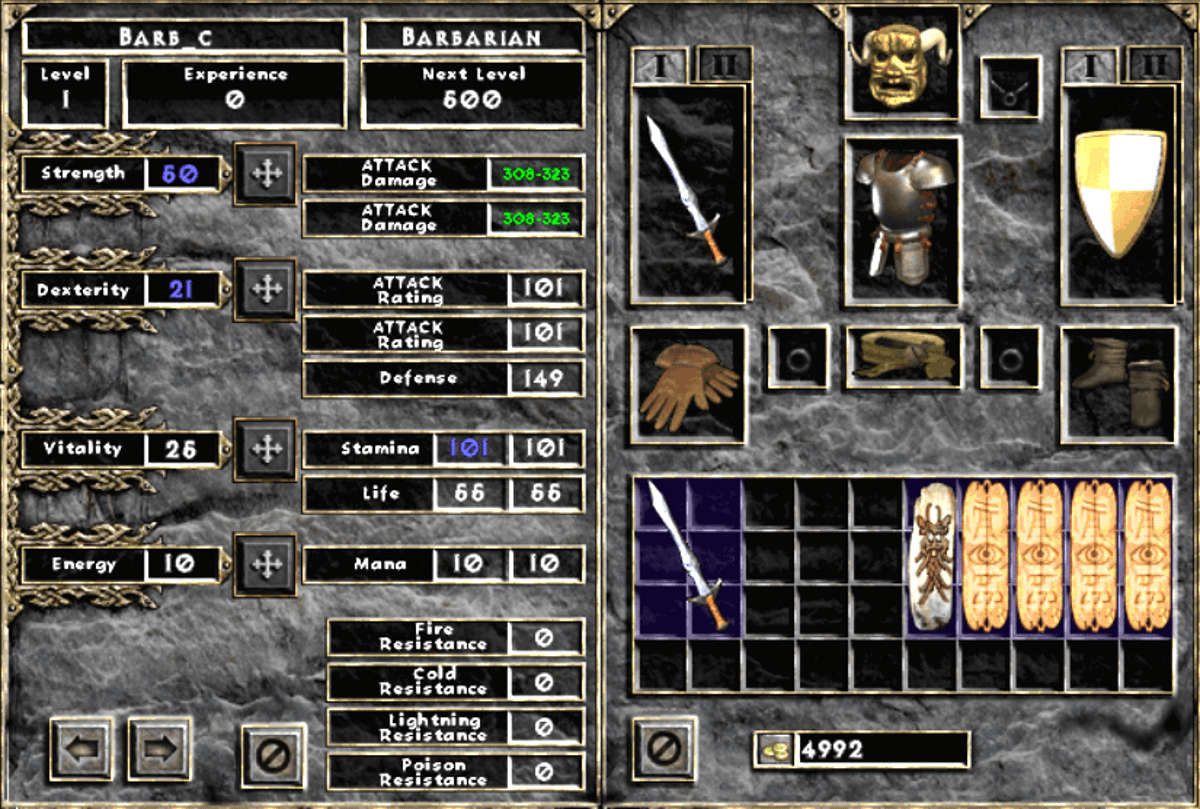Increase the Dexterity stat
Image resolution: width=1200 pixels, height=809 pixels.
point(265,290)
